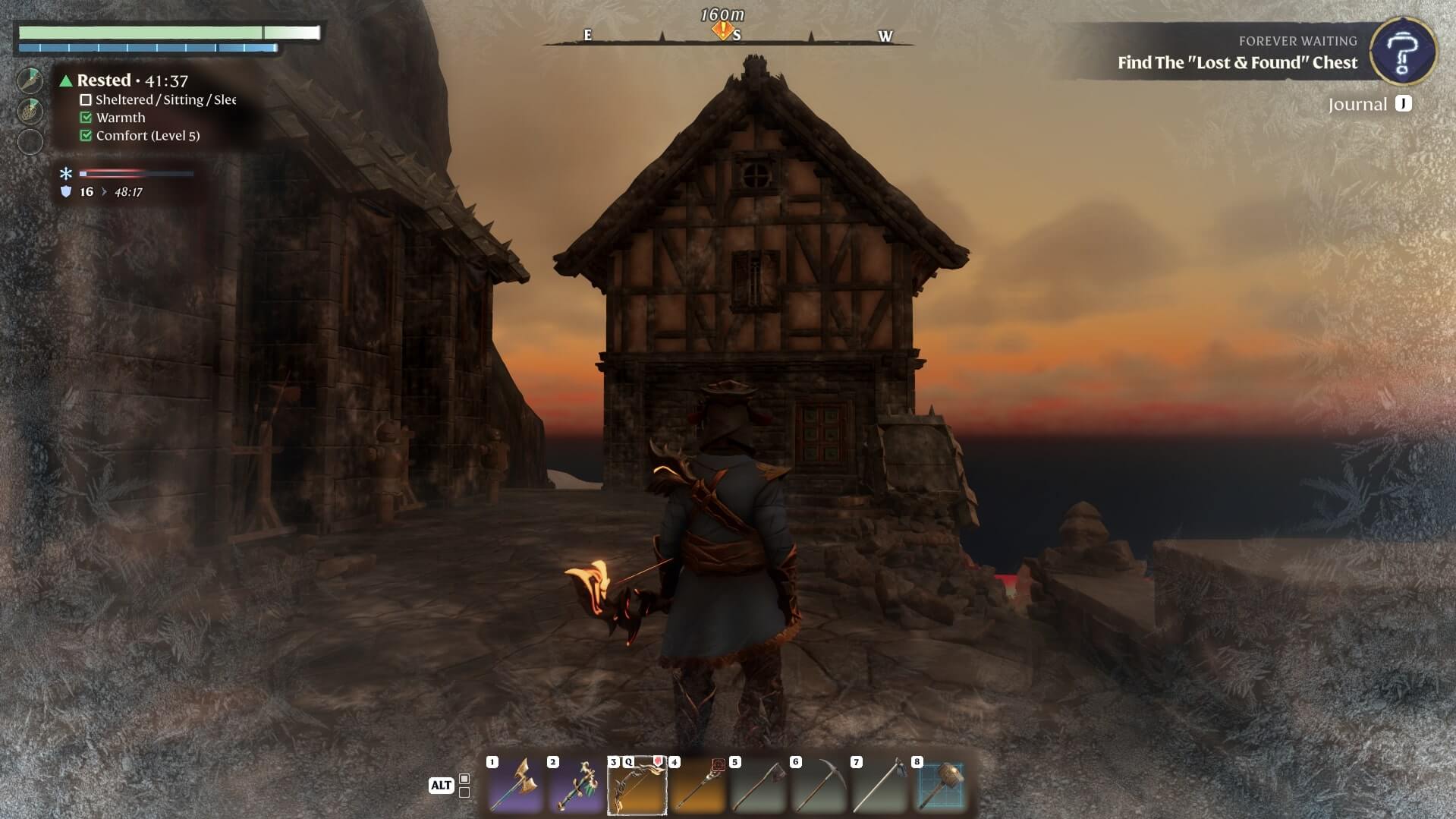Select the ornate green mace in slot 2

(x=576, y=785)
